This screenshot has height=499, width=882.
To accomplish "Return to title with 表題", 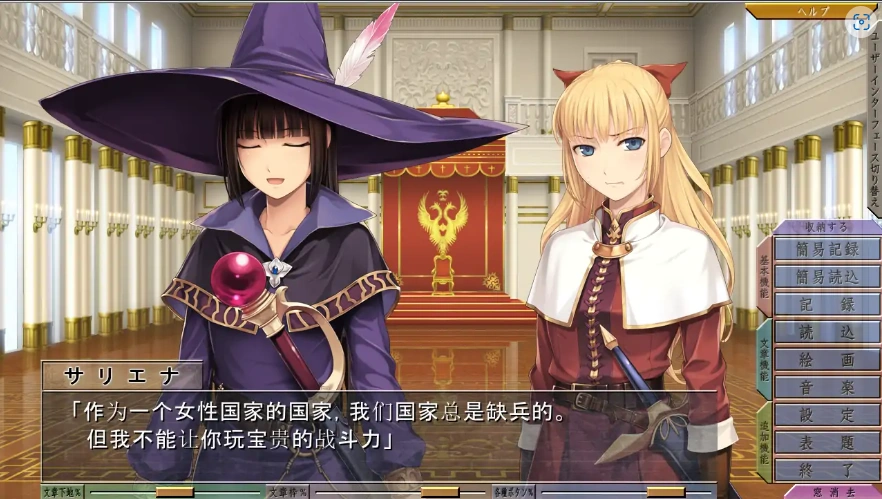I will [826, 442].
